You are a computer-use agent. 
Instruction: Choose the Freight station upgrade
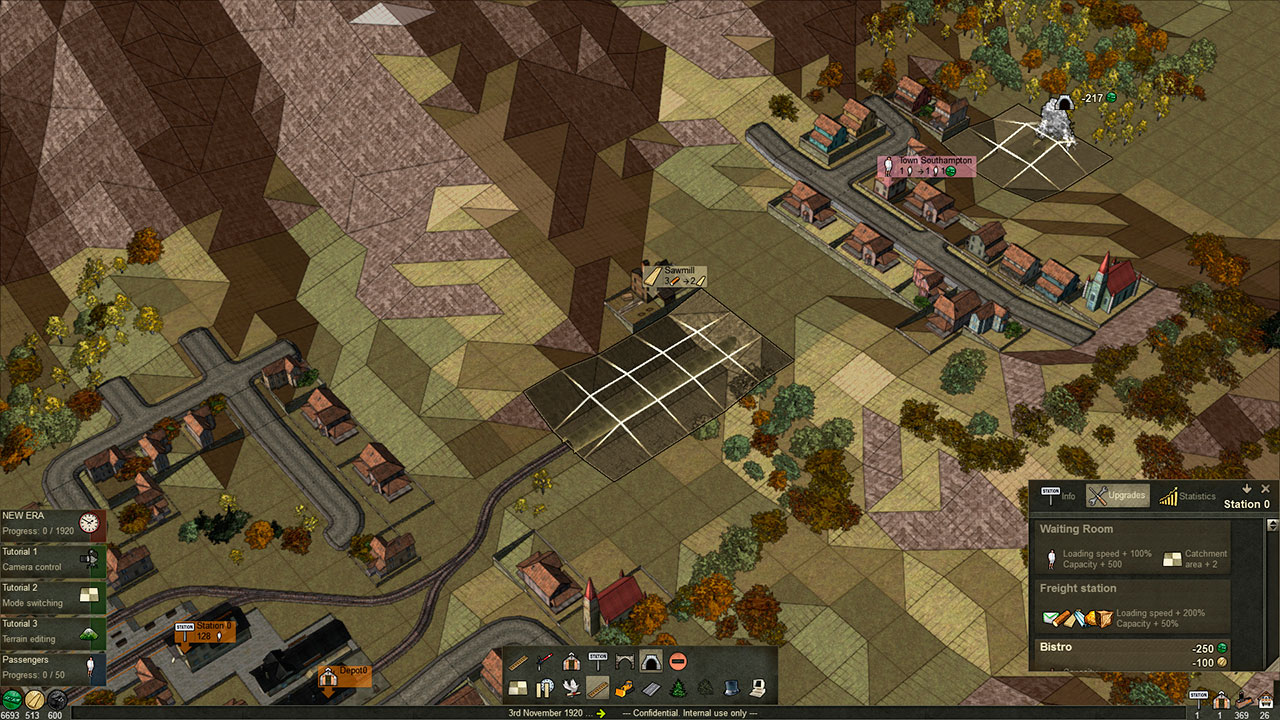1130,606
